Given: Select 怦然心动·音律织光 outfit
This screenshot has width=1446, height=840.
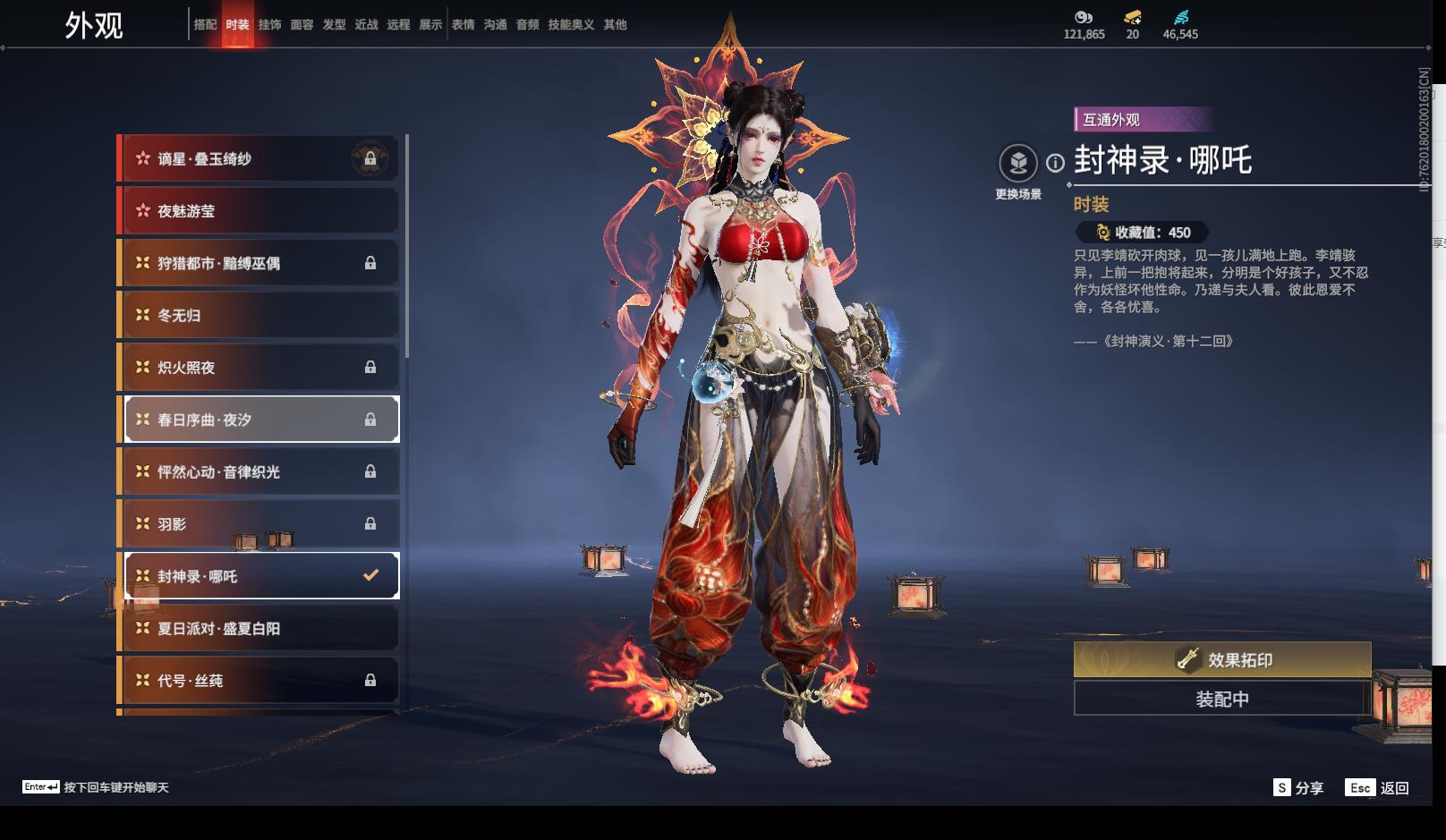Looking at the screenshot, I should (259, 471).
